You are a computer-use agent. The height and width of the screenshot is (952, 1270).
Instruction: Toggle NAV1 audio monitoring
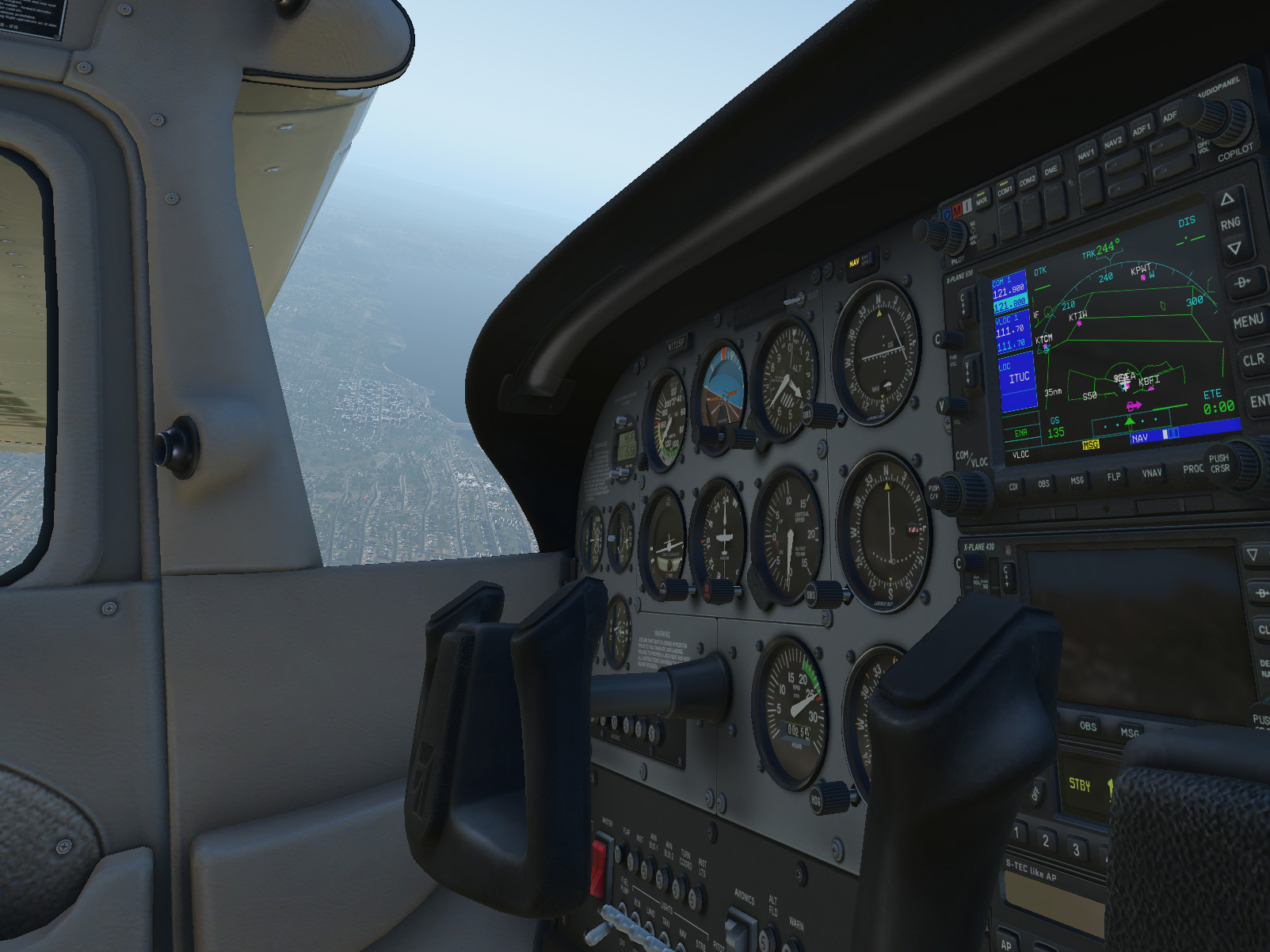point(1085,153)
